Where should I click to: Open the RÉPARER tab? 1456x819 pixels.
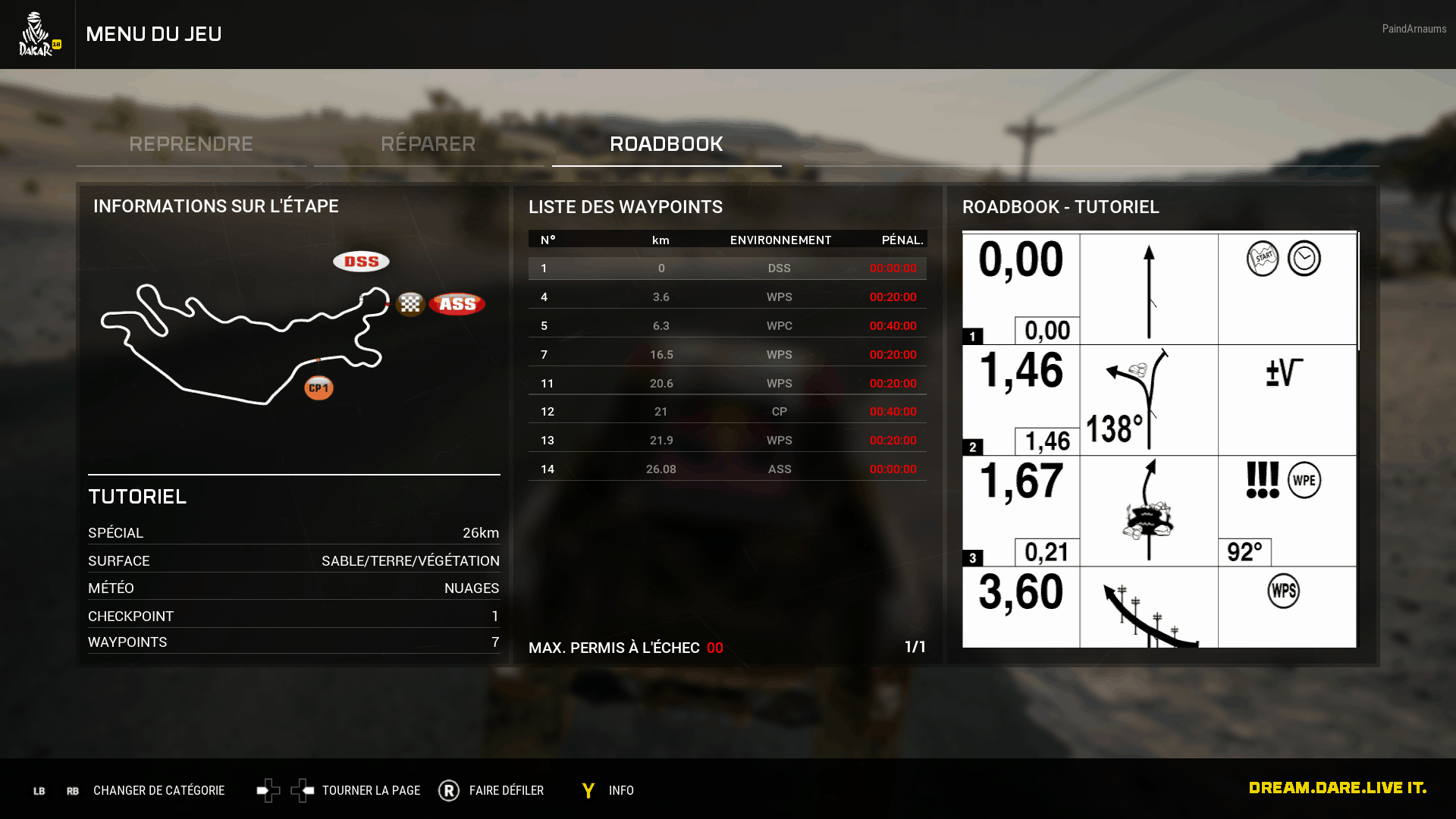pyautogui.click(x=428, y=144)
